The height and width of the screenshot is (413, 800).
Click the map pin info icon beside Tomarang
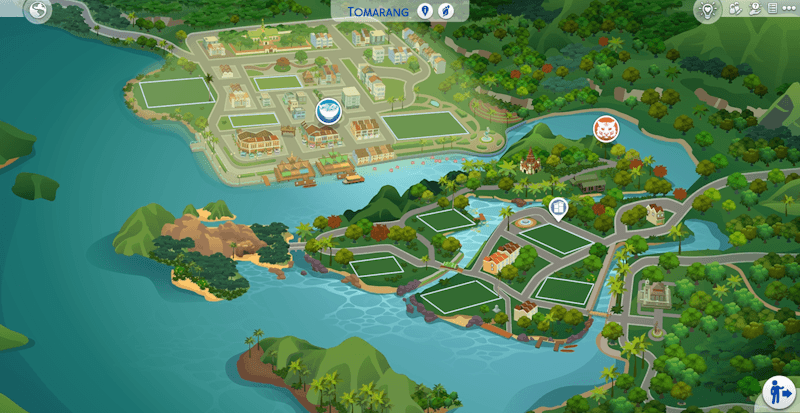pyautogui.click(x=426, y=11)
